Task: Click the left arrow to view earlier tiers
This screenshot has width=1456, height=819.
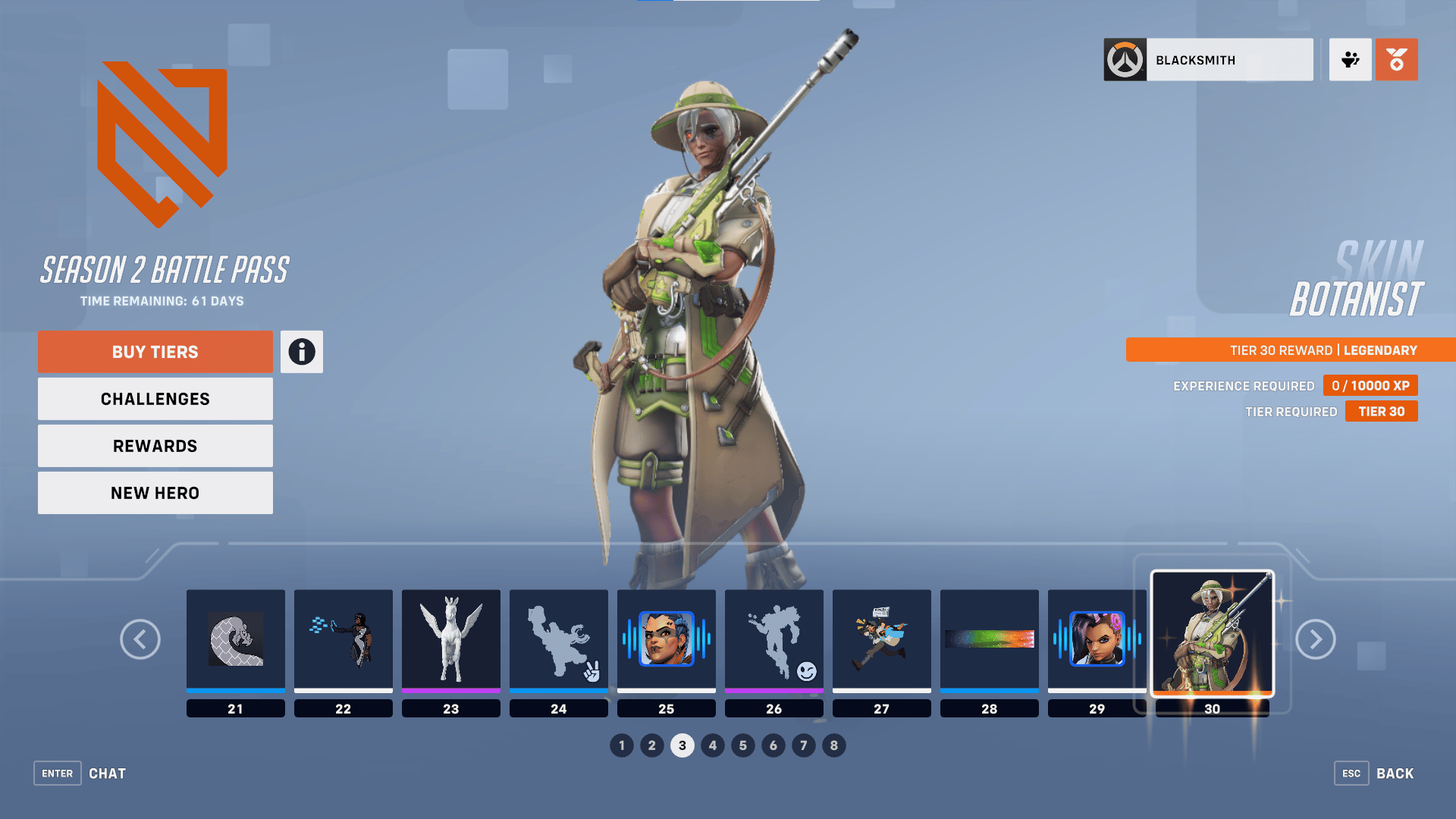Action: coord(140,639)
